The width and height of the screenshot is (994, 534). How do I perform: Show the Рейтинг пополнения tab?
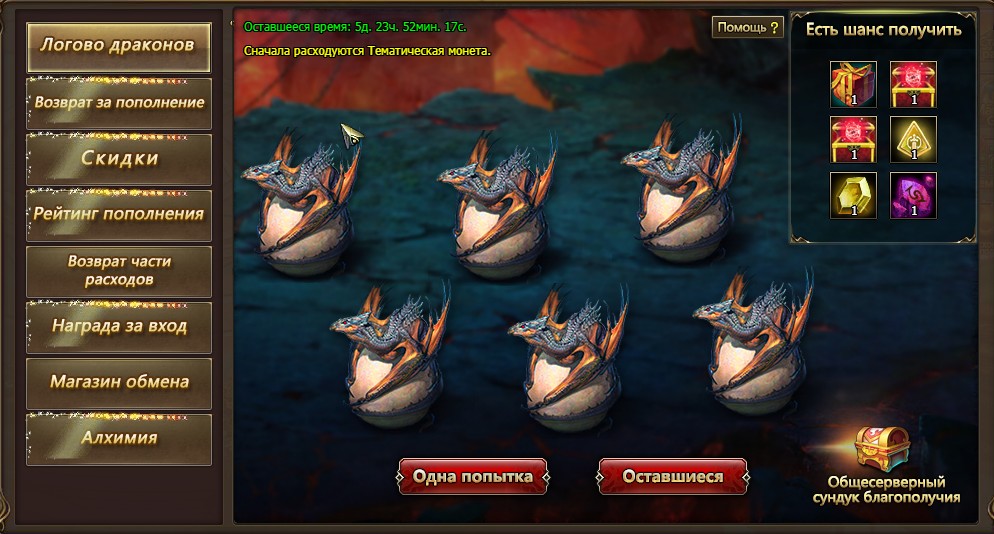119,214
